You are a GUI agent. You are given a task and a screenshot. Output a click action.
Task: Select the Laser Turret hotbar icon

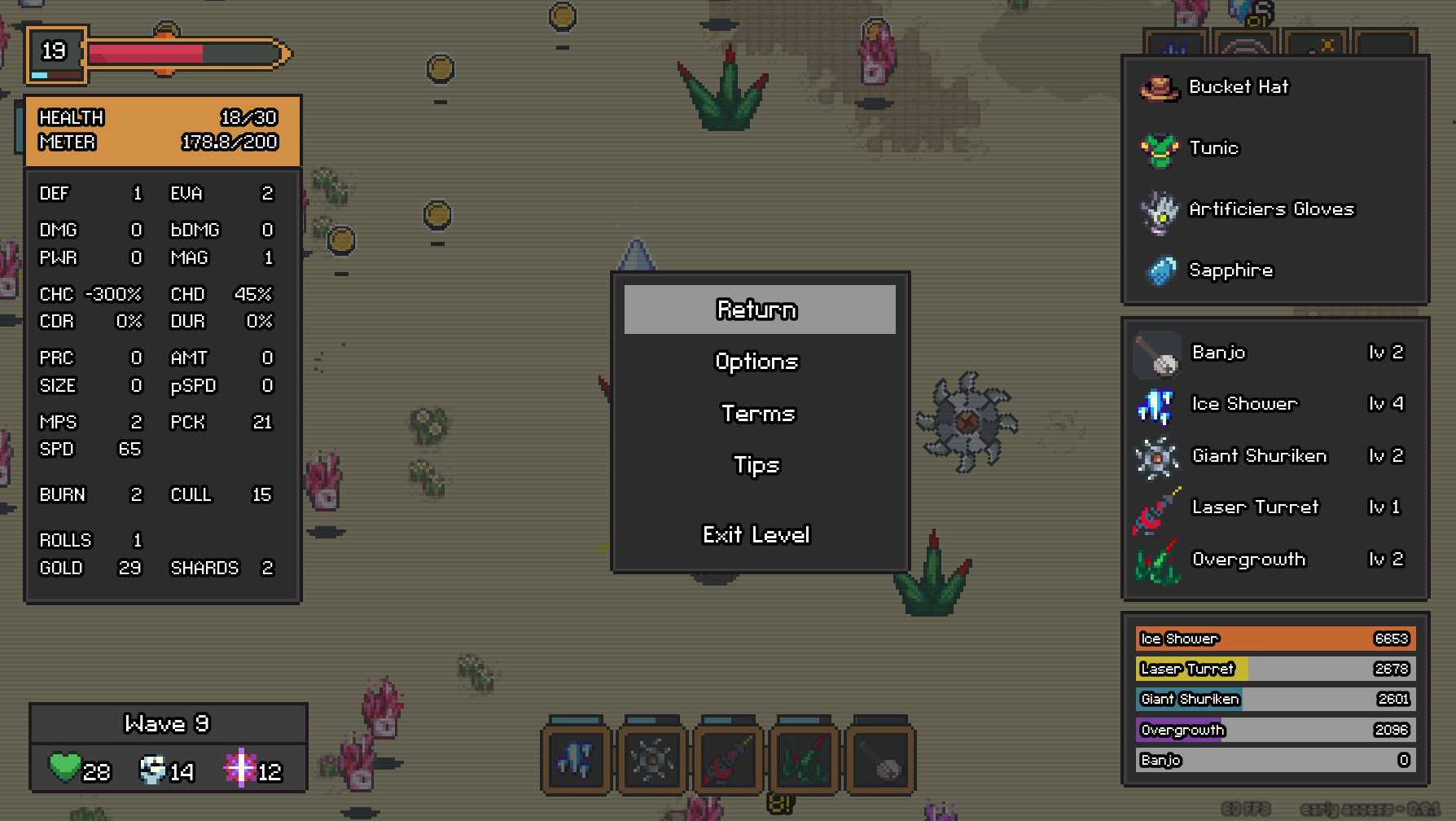click(729, 757)
